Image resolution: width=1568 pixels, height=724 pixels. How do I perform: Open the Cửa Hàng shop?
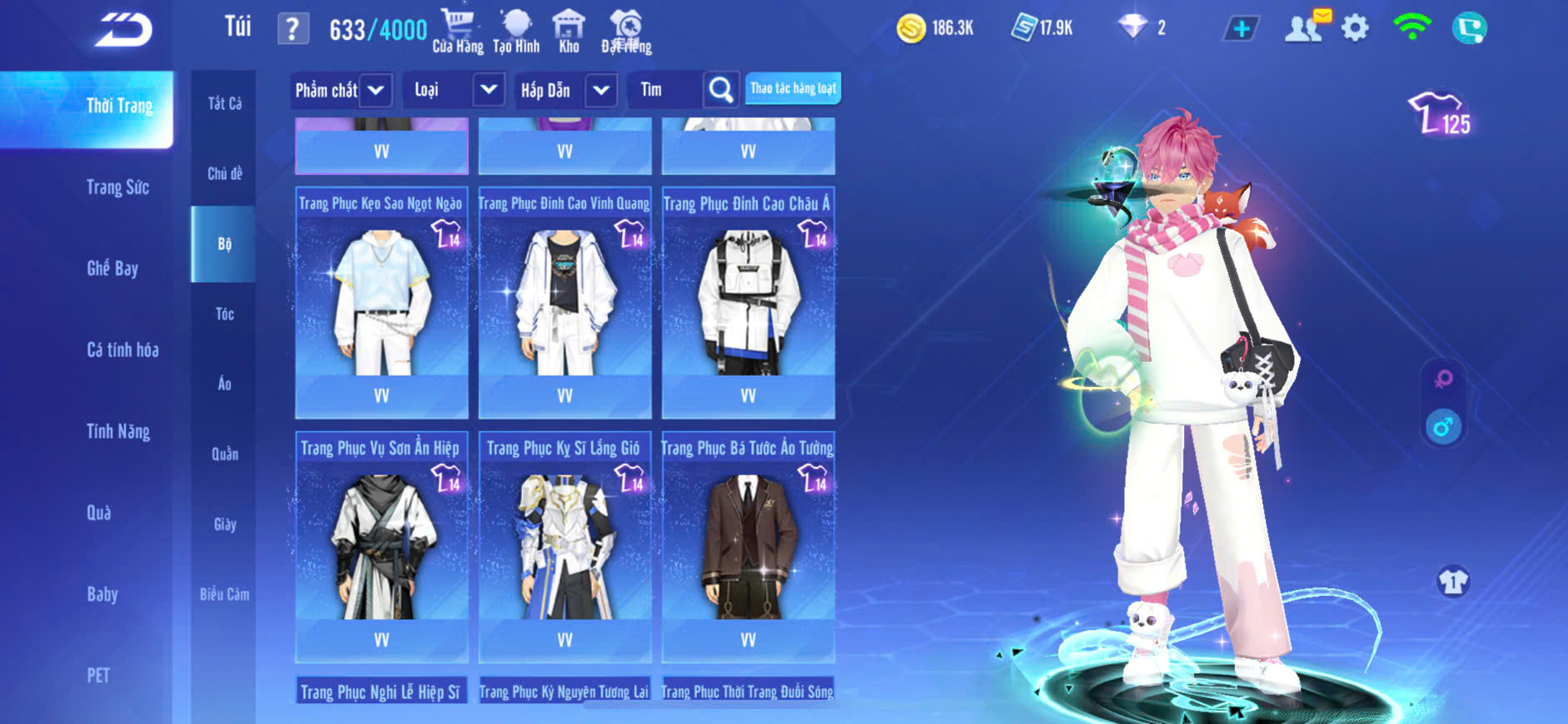coord(457,32)
